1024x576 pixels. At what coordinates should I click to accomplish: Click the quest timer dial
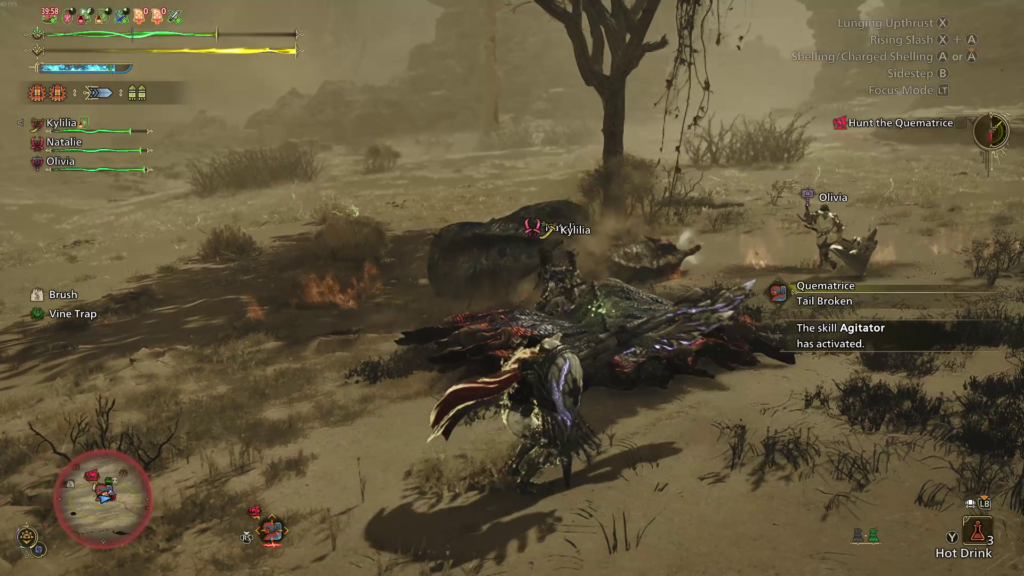991,130
